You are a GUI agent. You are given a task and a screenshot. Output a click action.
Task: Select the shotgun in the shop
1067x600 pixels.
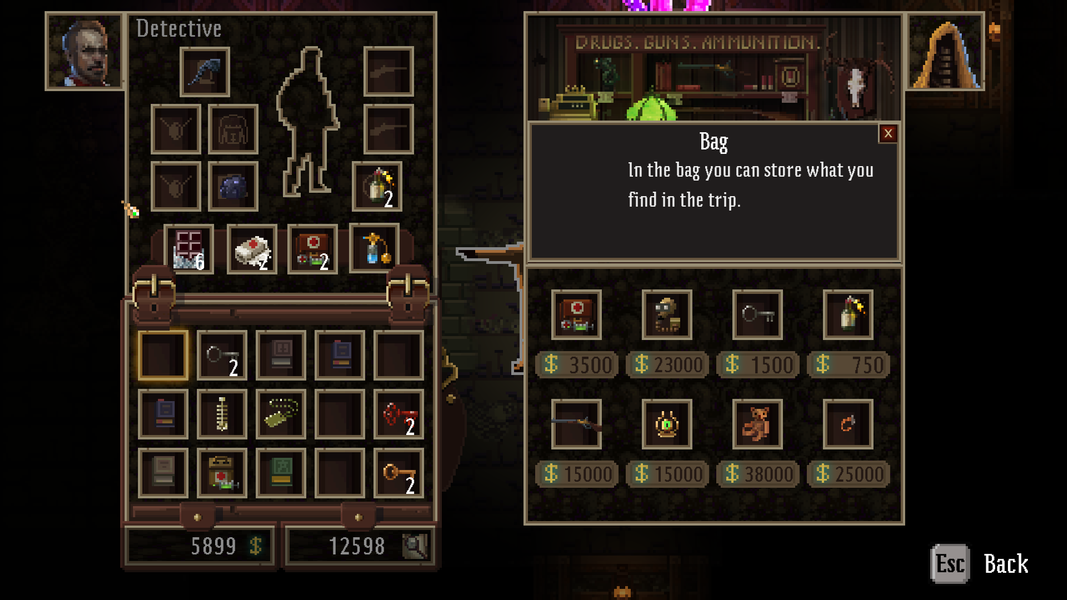577,424
